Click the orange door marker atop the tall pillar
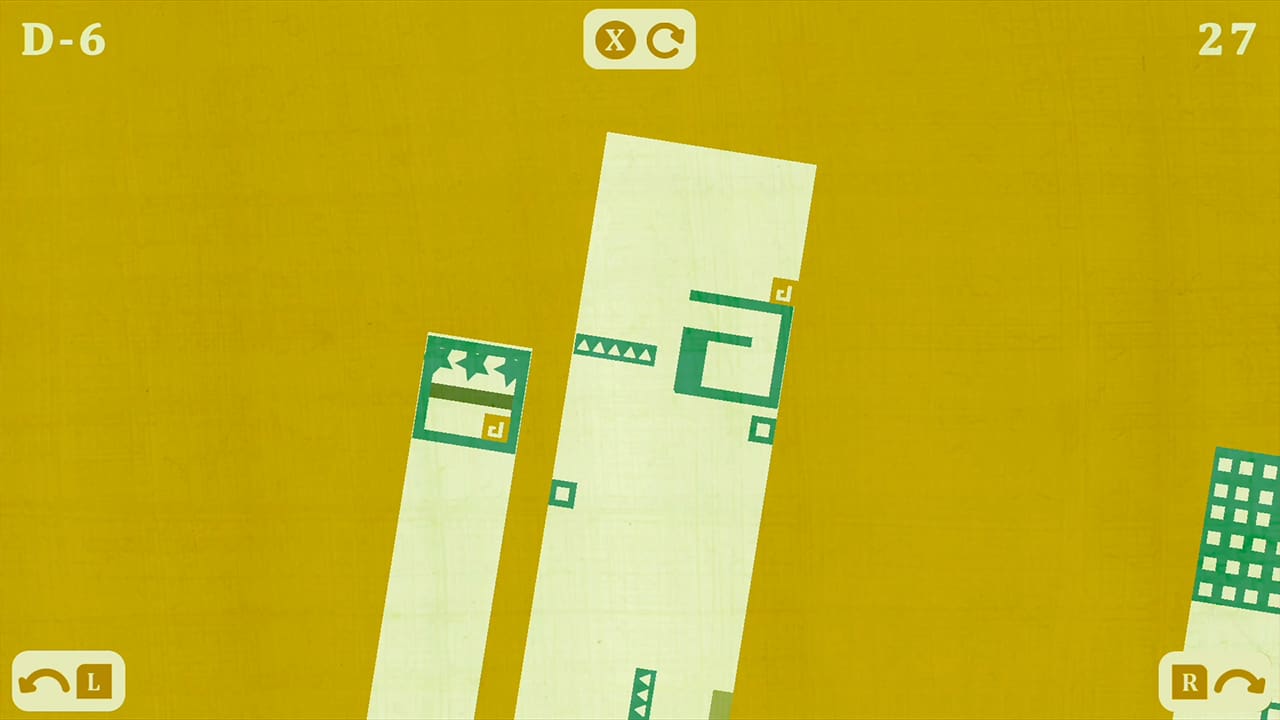 pyautogui.click(x=783, y=291)
